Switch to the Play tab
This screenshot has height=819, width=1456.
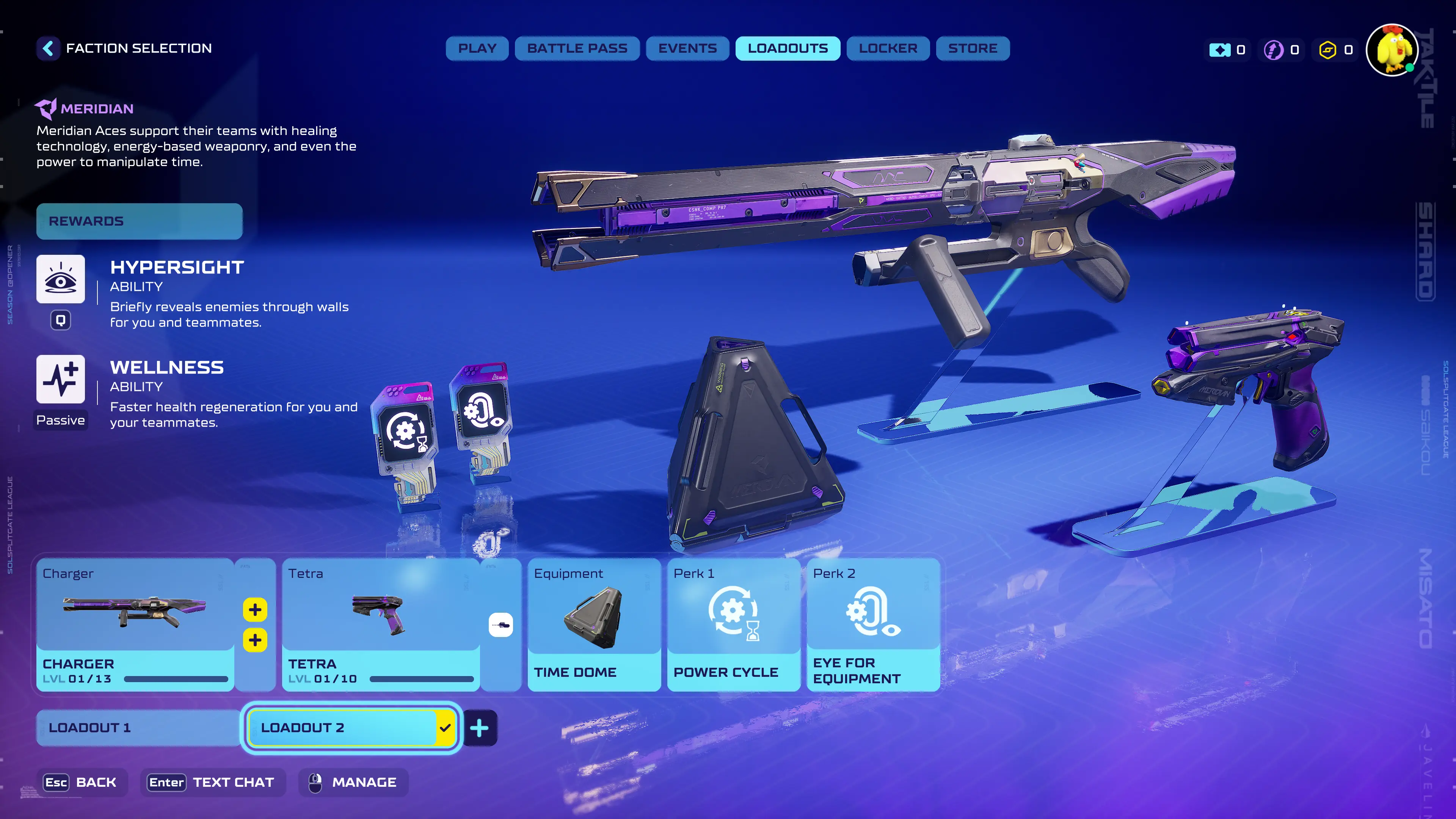pyautogui.click(x=477, y=49)
